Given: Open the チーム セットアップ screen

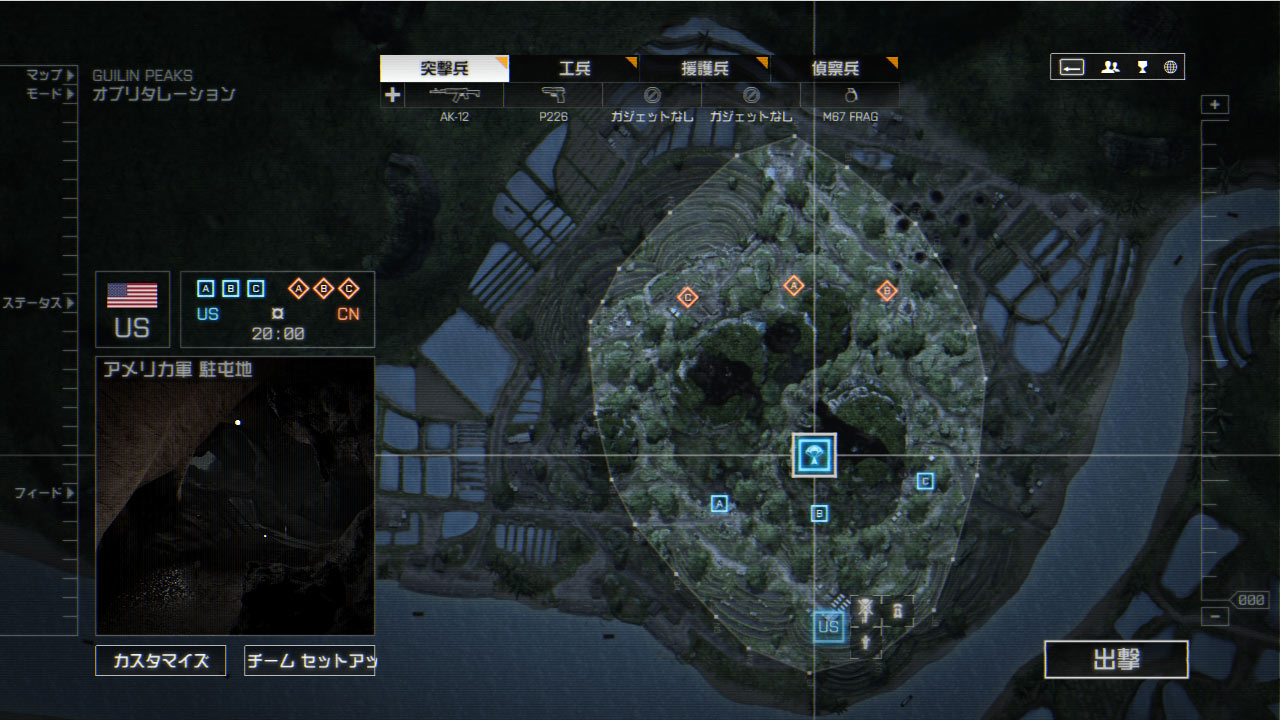Looking at the screenshot, I should [309, 661].
